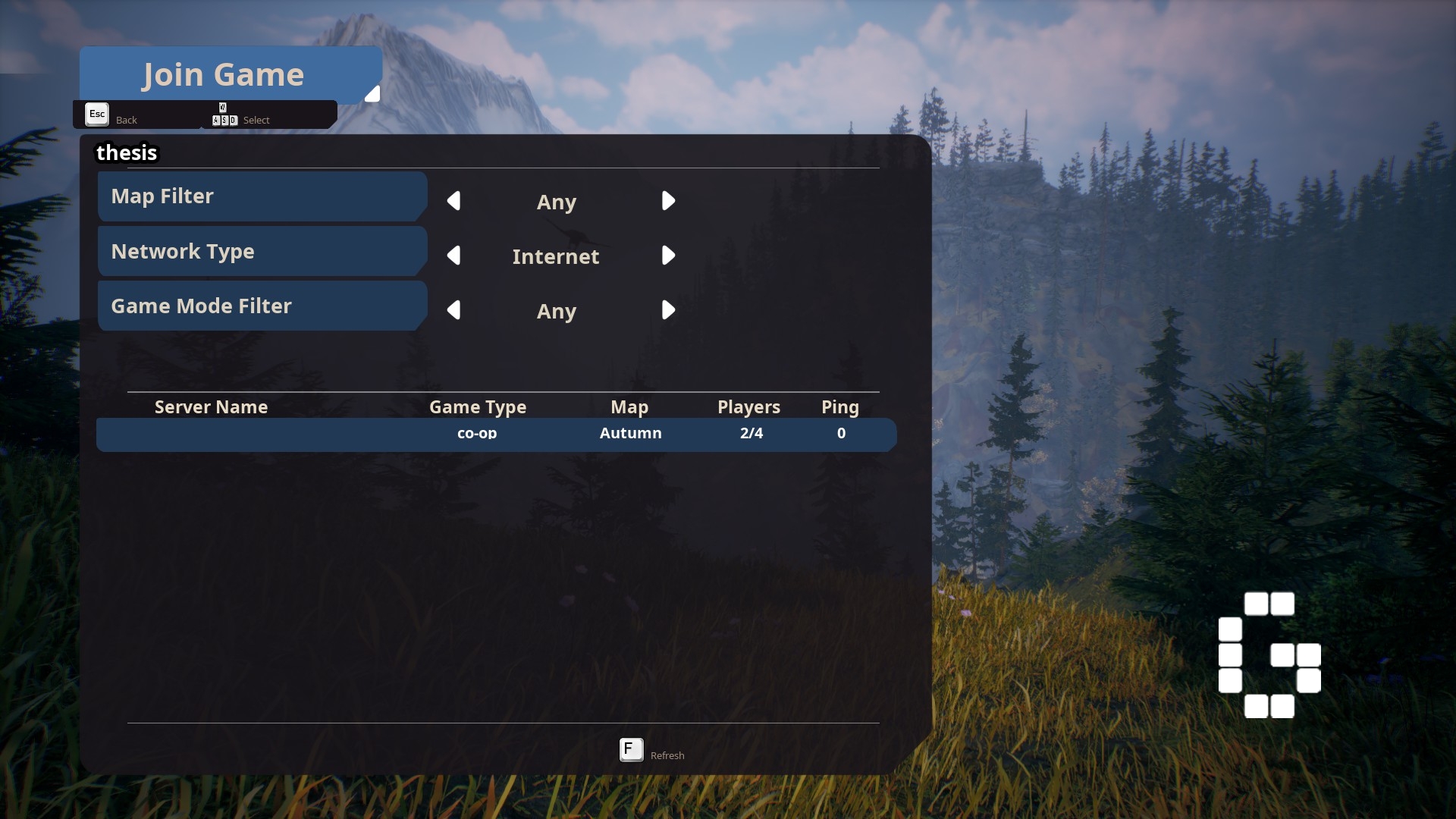Click the right arrow beside Internet
1456x819 pixels.
[x=668, y=256]
